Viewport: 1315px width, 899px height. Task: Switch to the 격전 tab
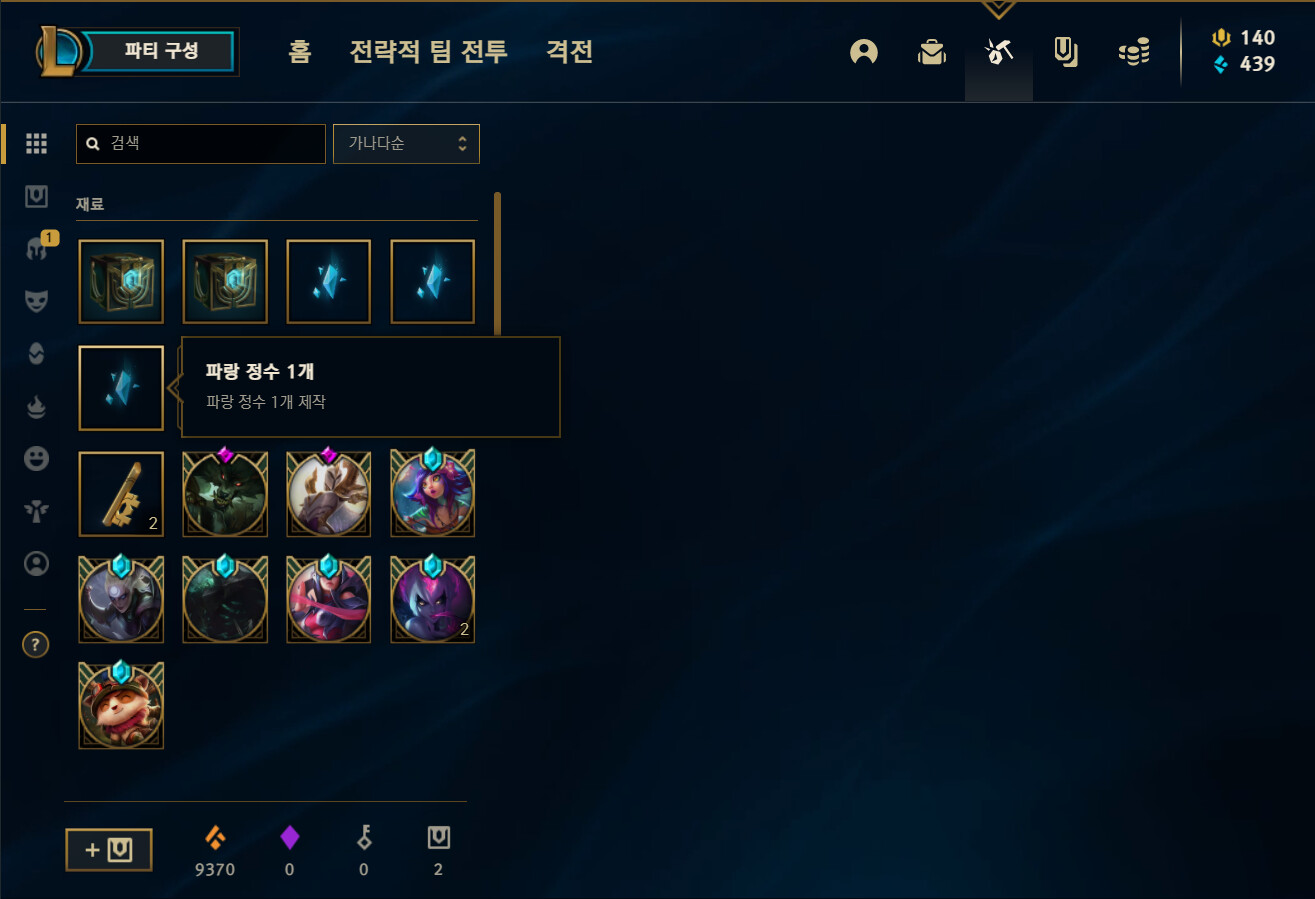[569, 52]
